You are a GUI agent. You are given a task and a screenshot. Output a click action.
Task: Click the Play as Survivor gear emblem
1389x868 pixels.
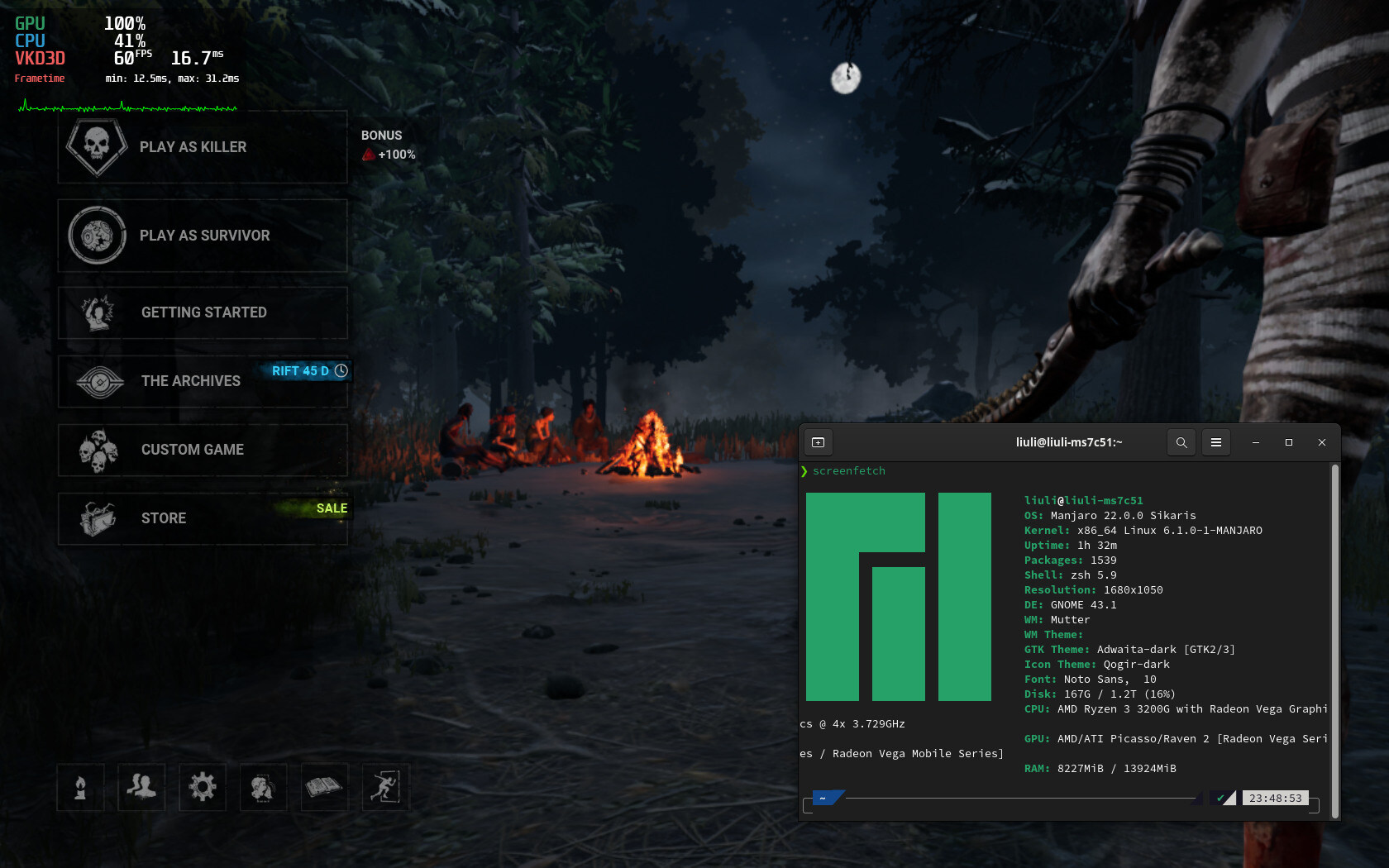pyautogui.click(x=97, y=236)
